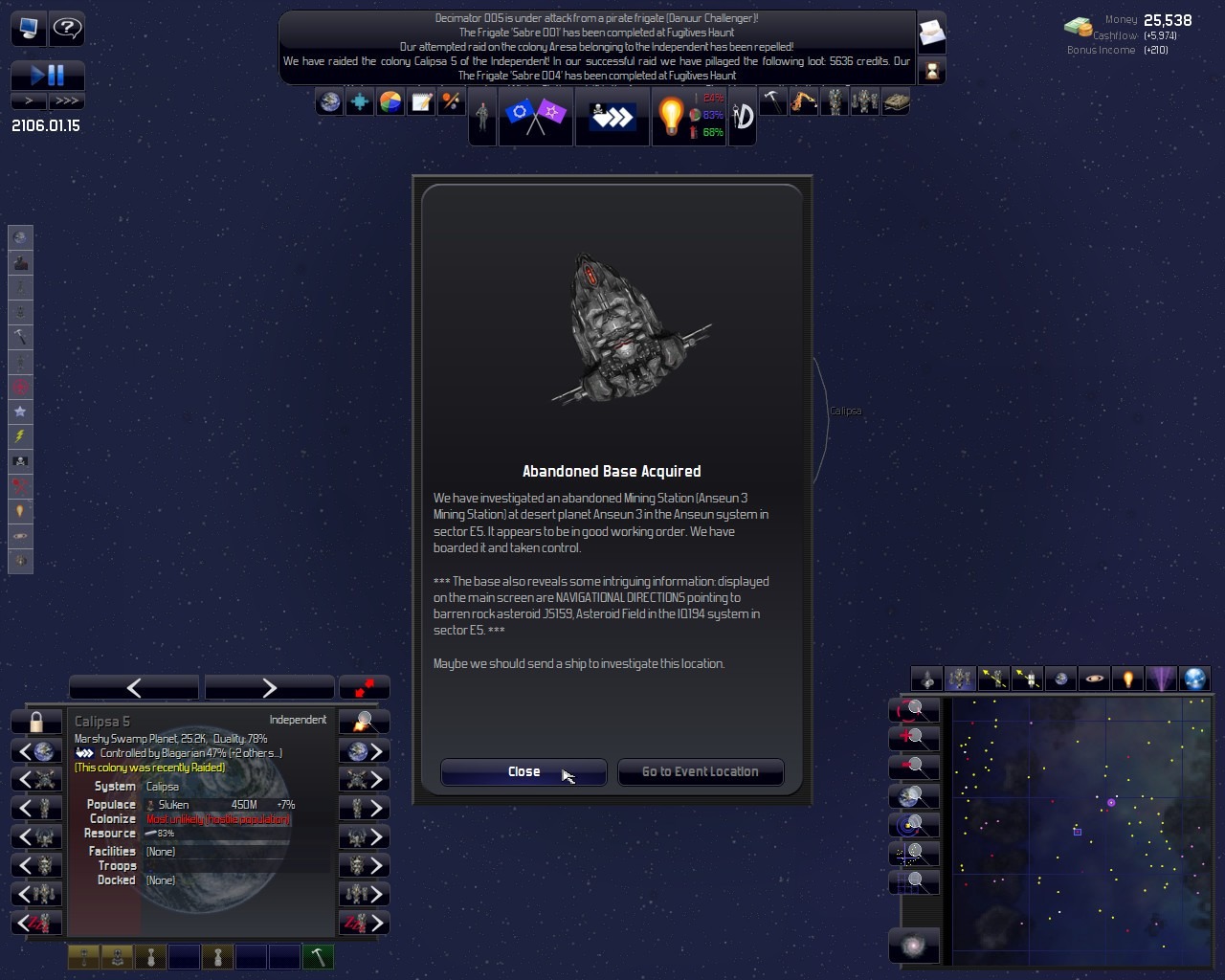Click the hourglass icon beside messages
This screenshot has width=1225, height=980.
(x=931, y=70)
